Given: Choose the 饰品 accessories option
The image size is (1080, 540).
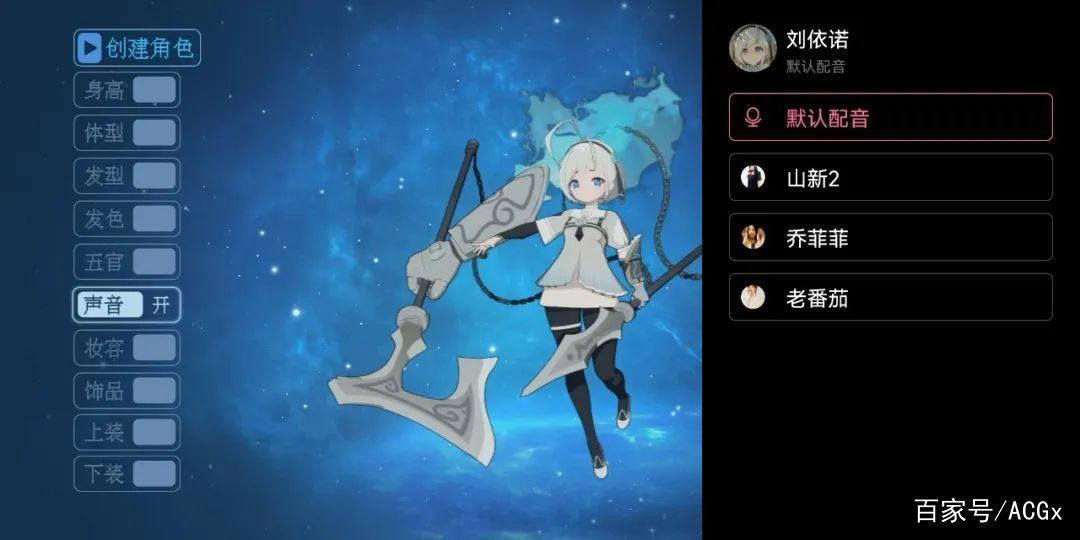Looking at the screenshot, I should tap(127, 391).
